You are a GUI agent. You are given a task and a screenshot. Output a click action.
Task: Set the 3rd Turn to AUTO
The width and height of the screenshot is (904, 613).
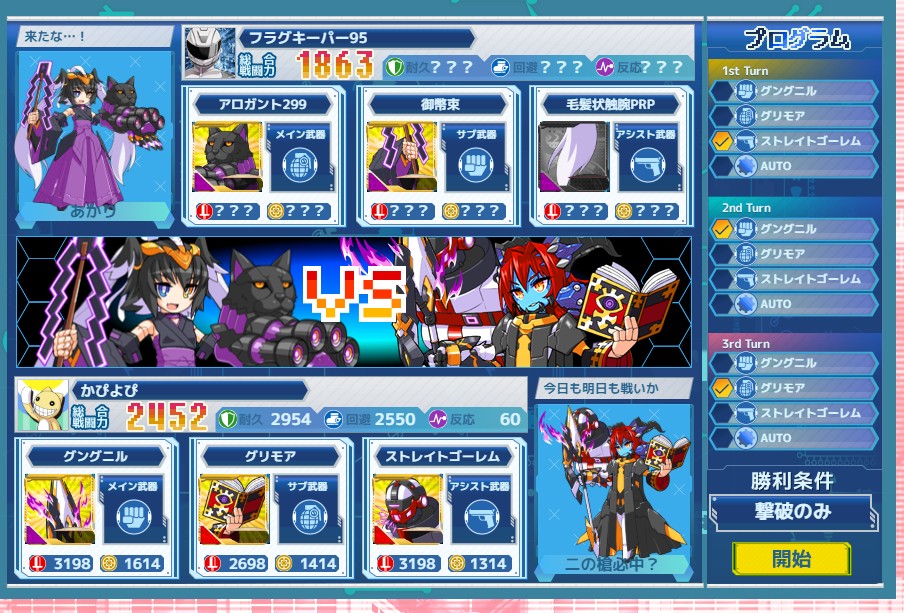pyautogui.click(x=795, y=438)
